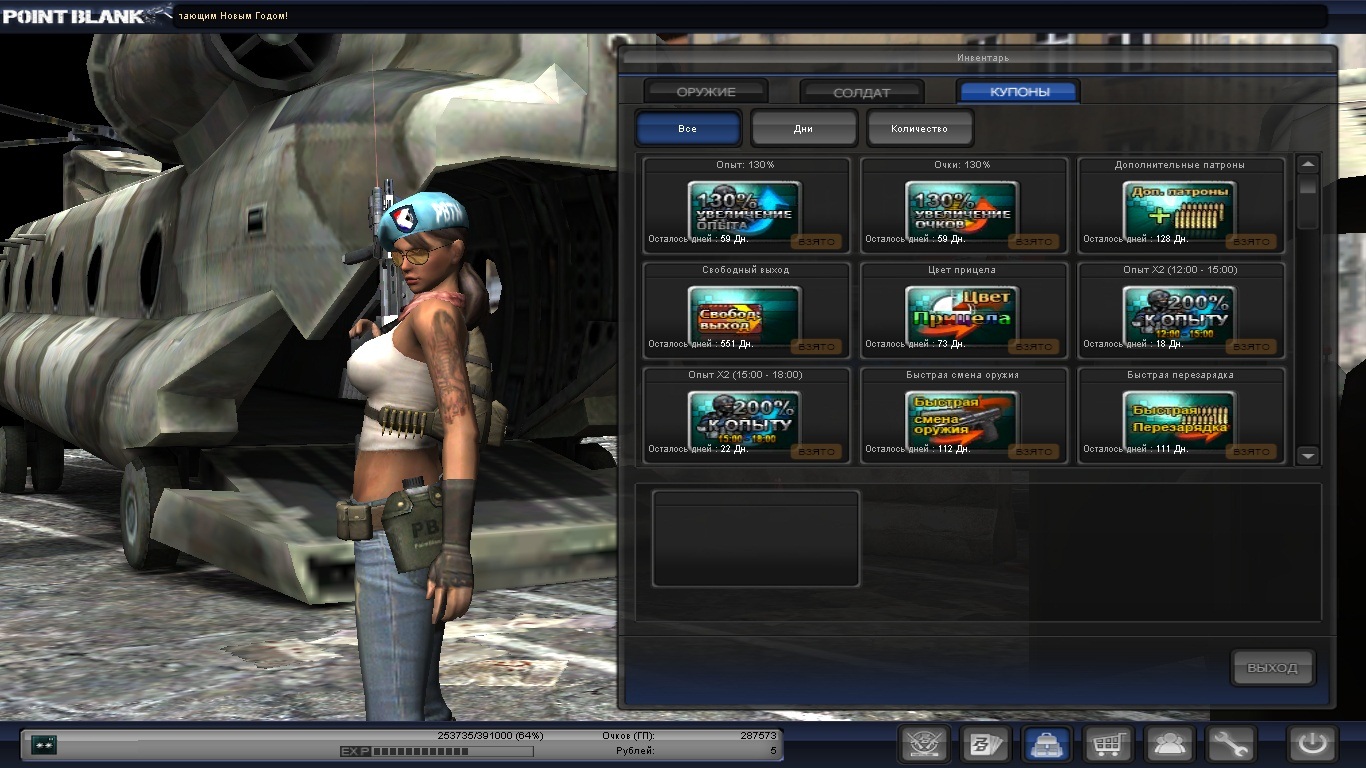Choose the Очки: 130% coupon
The image size is (1366, 768).
tap(962, 207)
